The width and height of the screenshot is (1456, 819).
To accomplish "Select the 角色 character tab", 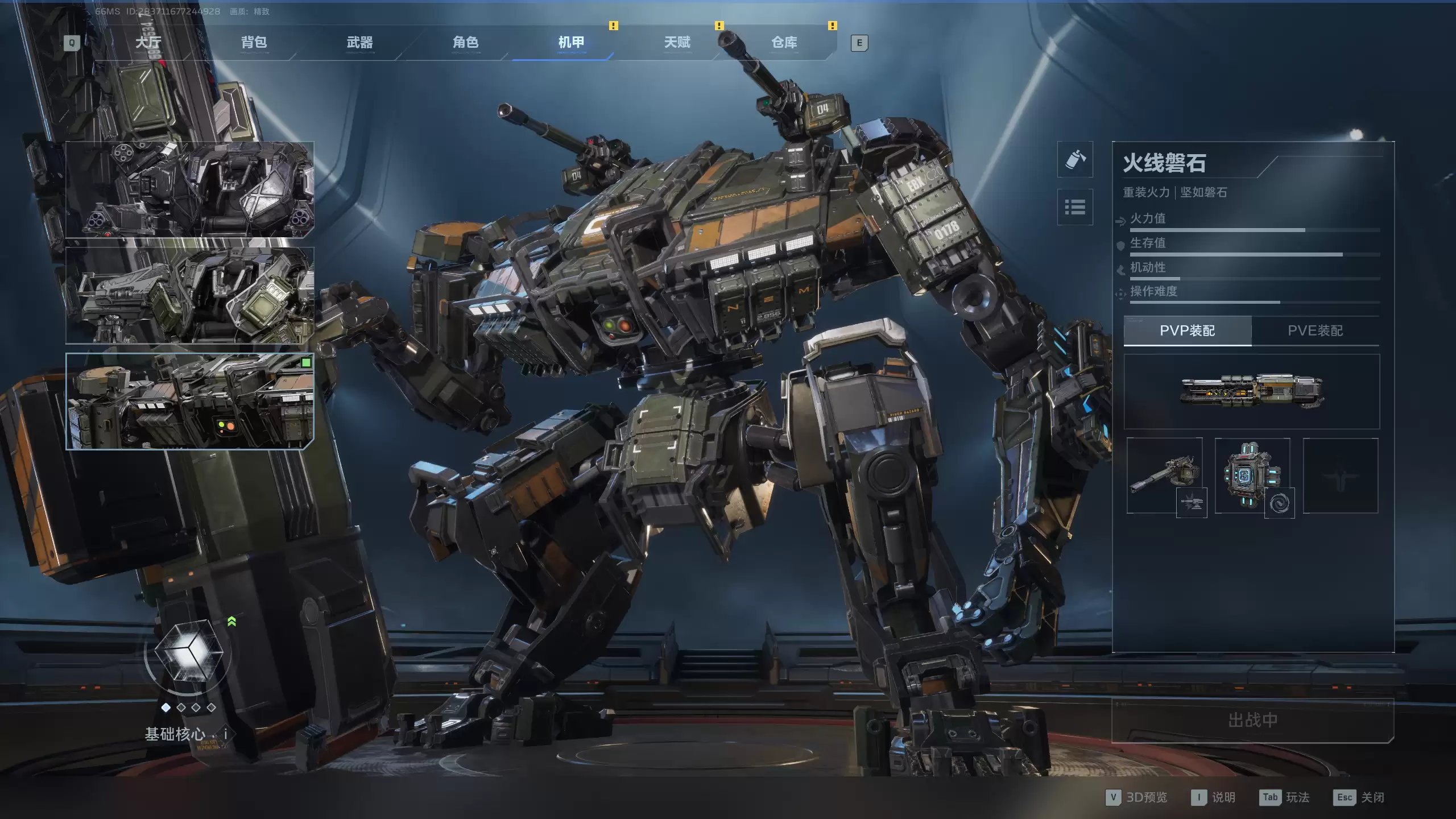I will coord(465,43).
